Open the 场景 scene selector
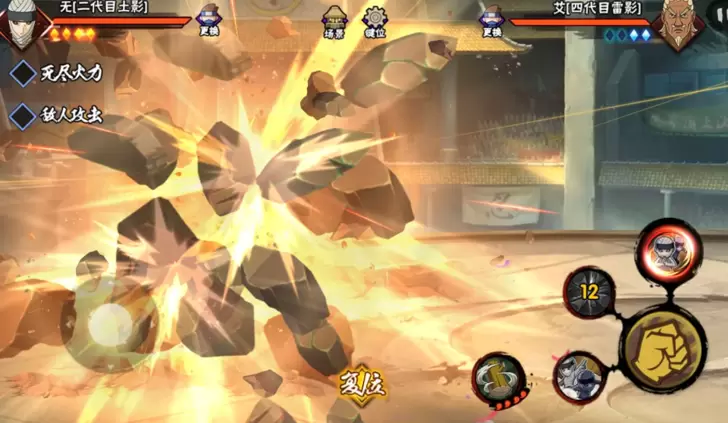 (x=335, y=22)
